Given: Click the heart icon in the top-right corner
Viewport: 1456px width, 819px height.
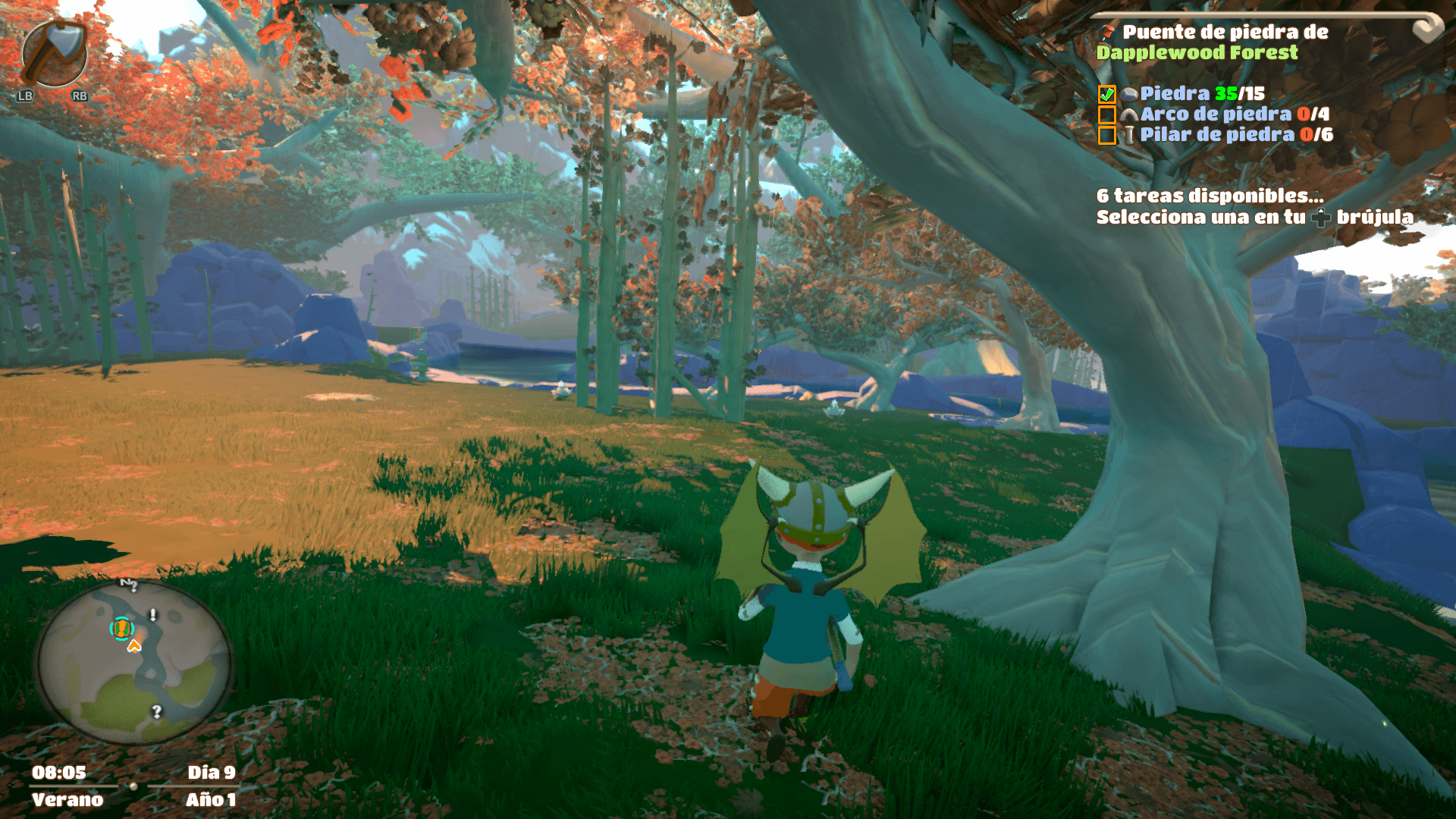Looking at the screenshot, I should coord(1427,30).
